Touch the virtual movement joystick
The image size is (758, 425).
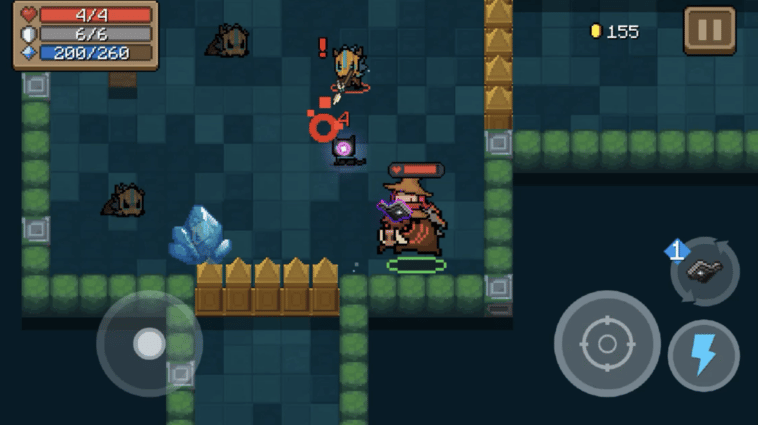[149, 344]
